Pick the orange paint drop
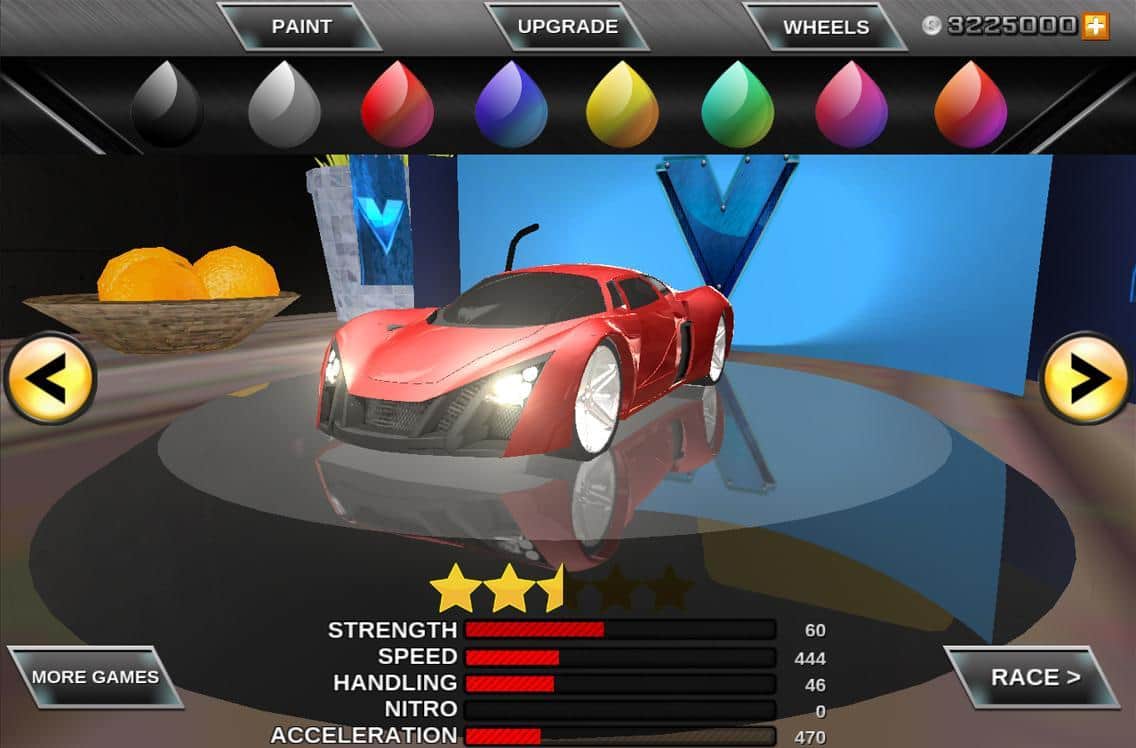 tap(970, 105)
